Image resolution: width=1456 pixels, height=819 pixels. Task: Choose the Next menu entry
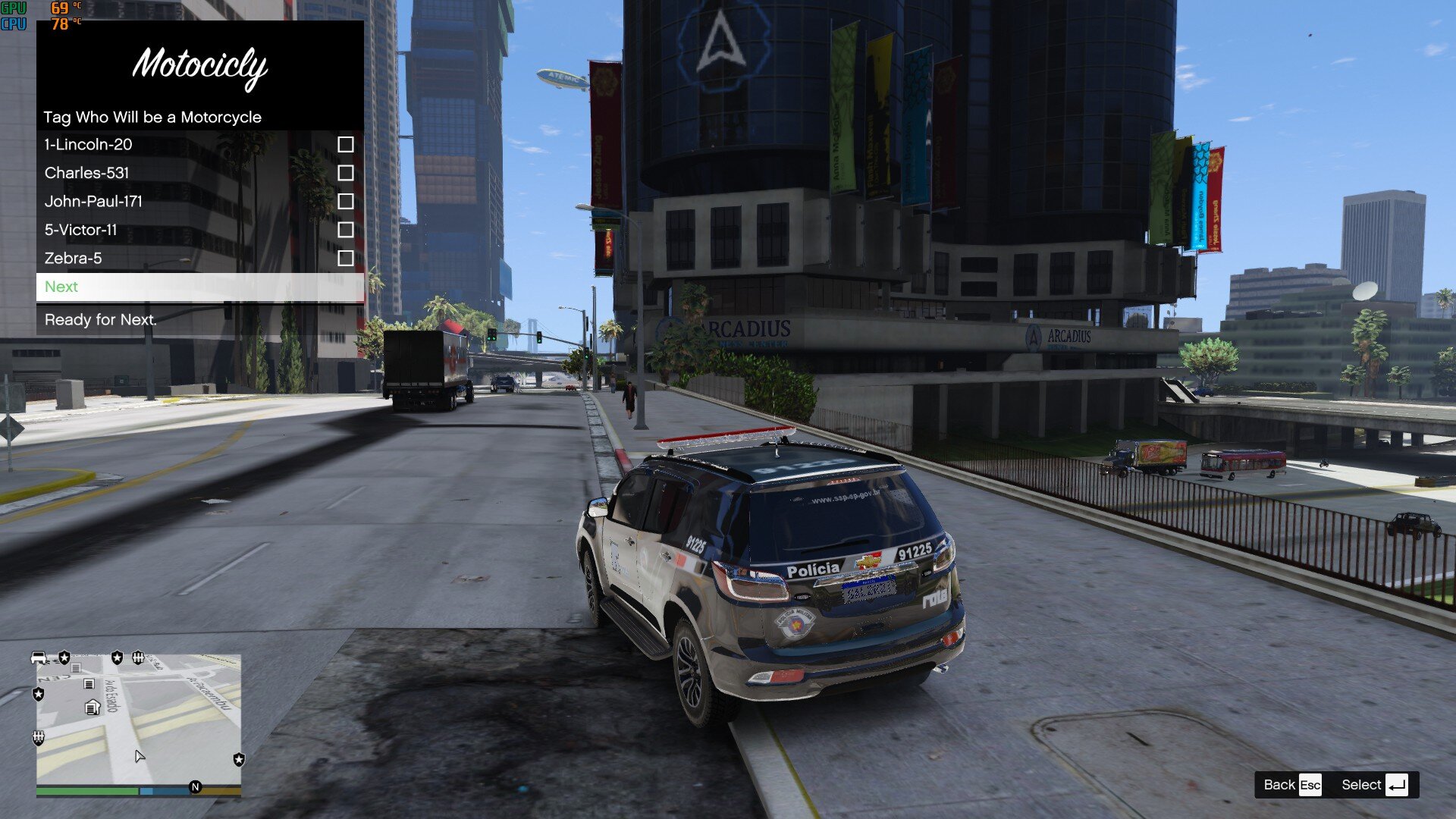click(x=200, y=287)
